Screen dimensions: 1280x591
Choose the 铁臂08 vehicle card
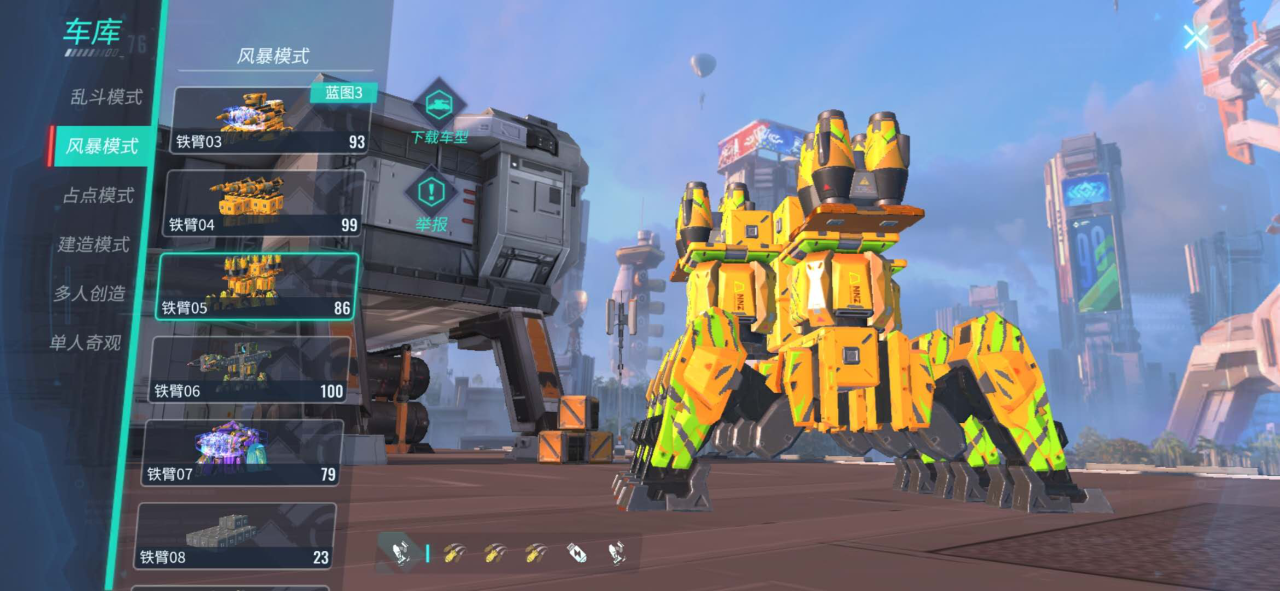(236, 535)
